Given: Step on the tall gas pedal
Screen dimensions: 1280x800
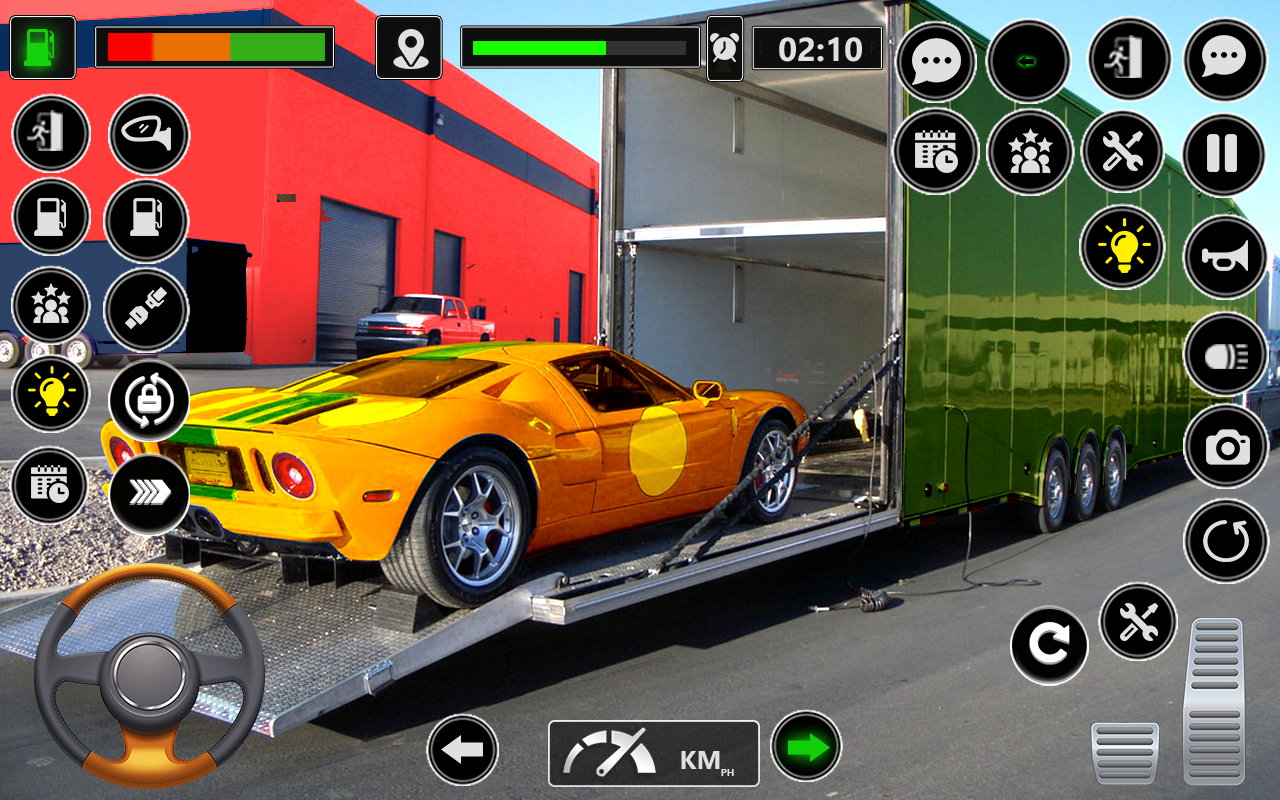Looking at the screenshot, I should pos(1216,700).
